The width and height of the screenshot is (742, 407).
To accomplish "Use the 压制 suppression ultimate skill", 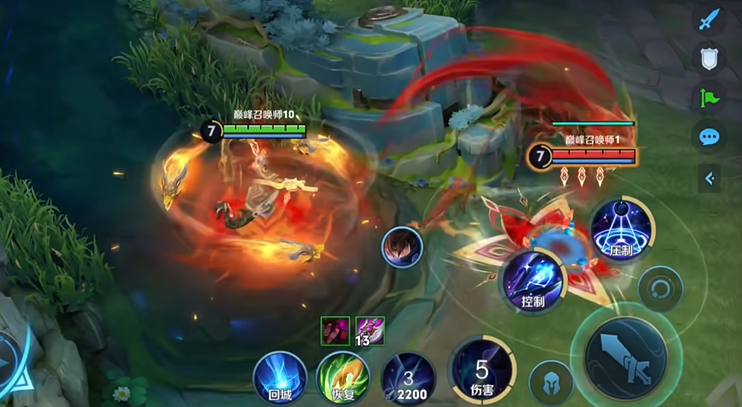I will click(x=621, y=231).
